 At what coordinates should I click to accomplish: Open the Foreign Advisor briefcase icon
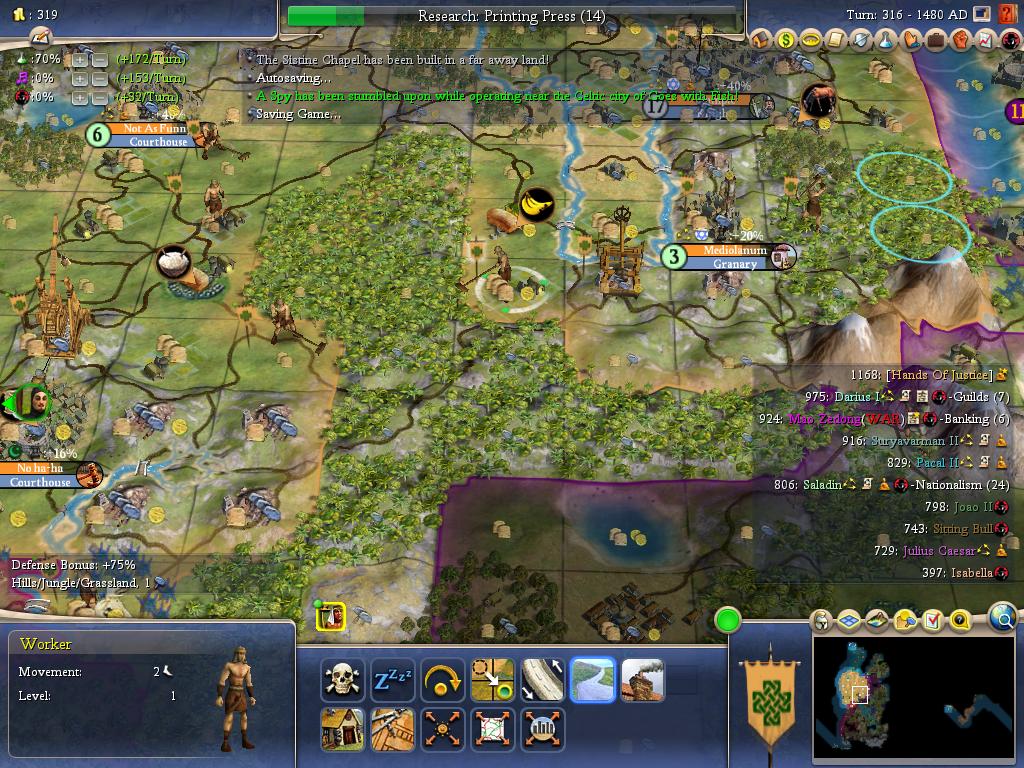(936, 40)
